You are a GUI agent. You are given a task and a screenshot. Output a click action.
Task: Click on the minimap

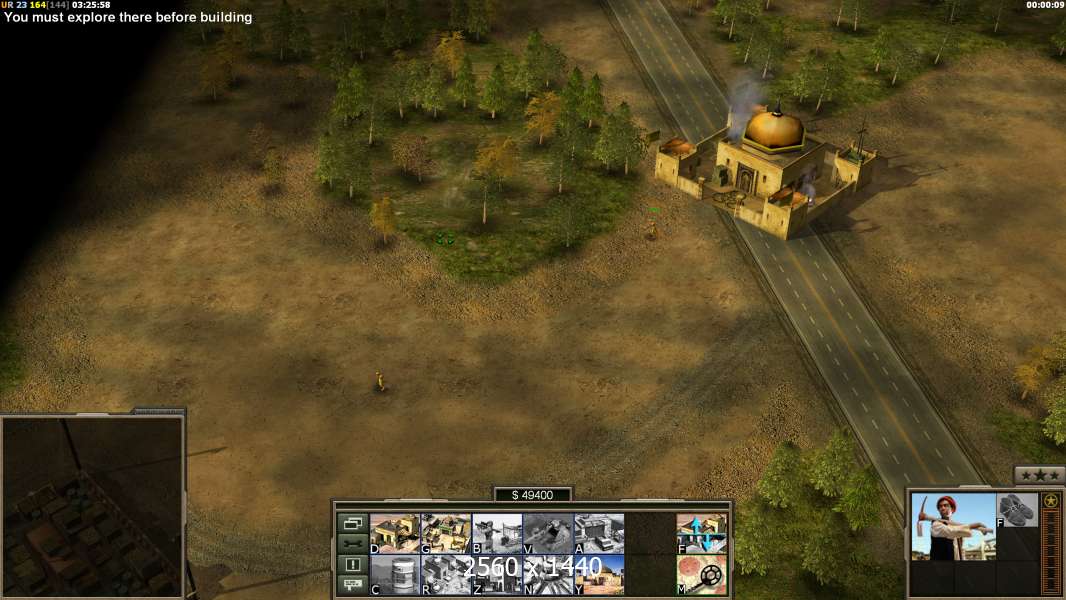[93, 506]
